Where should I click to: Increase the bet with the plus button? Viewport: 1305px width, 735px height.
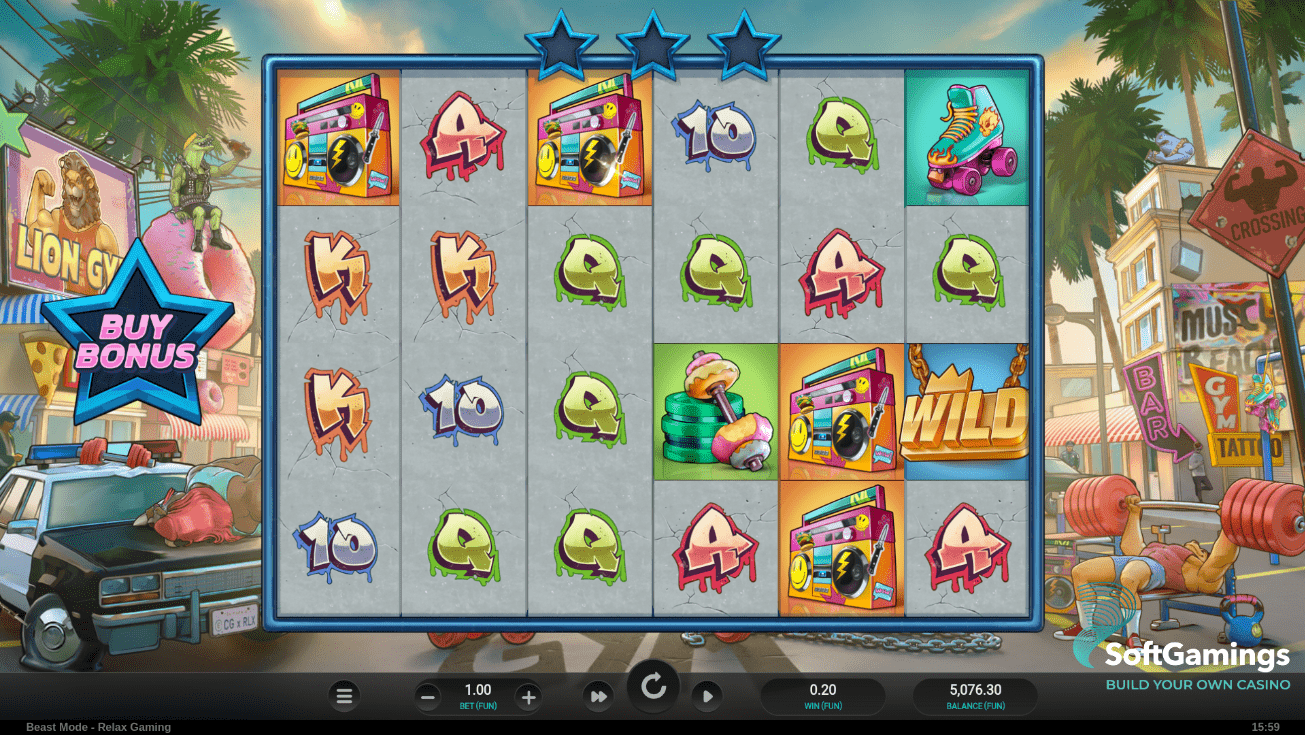529,697
